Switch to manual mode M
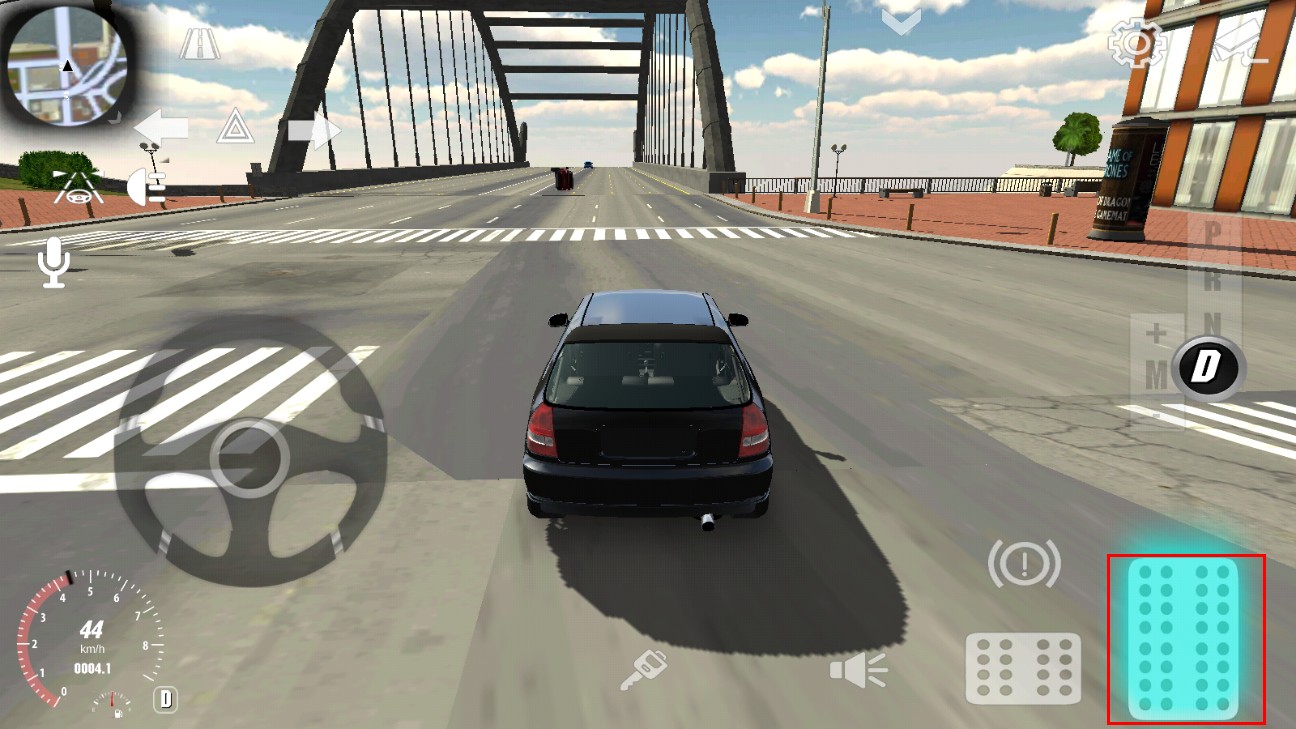1296x729 pixels. tap(1157, 375)
